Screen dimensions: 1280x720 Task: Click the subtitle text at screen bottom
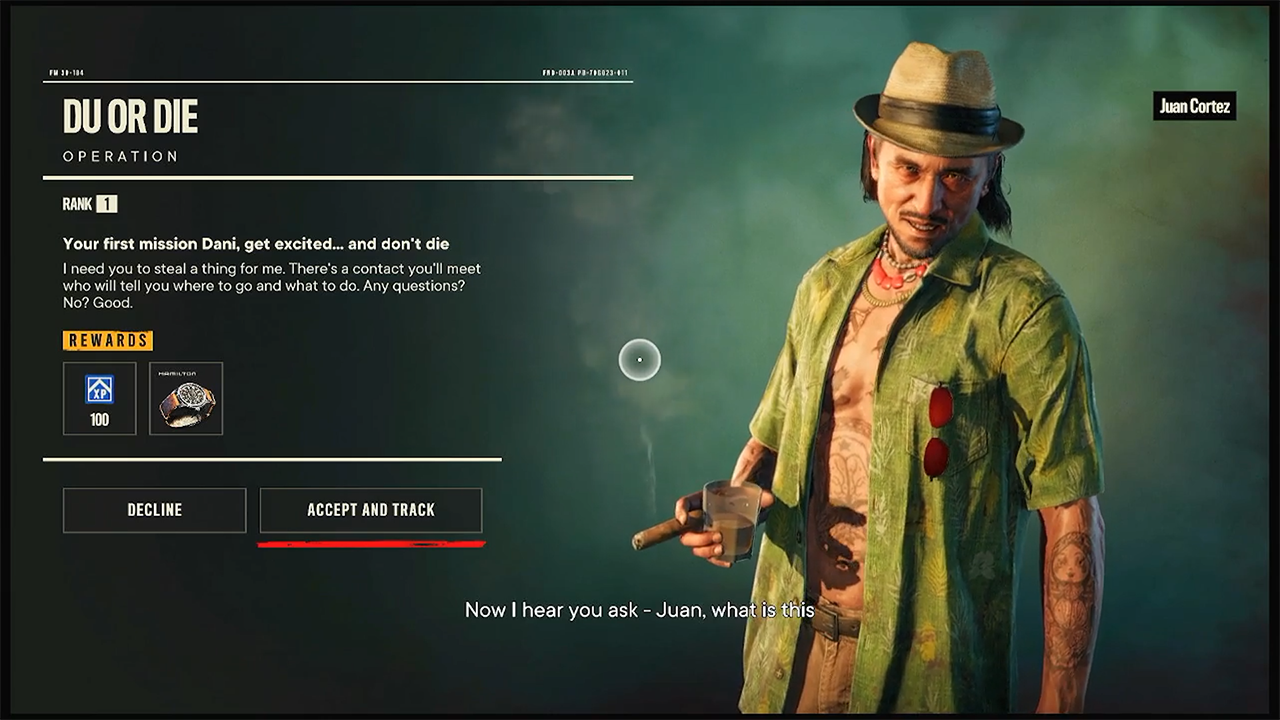[x=639, y=609]
